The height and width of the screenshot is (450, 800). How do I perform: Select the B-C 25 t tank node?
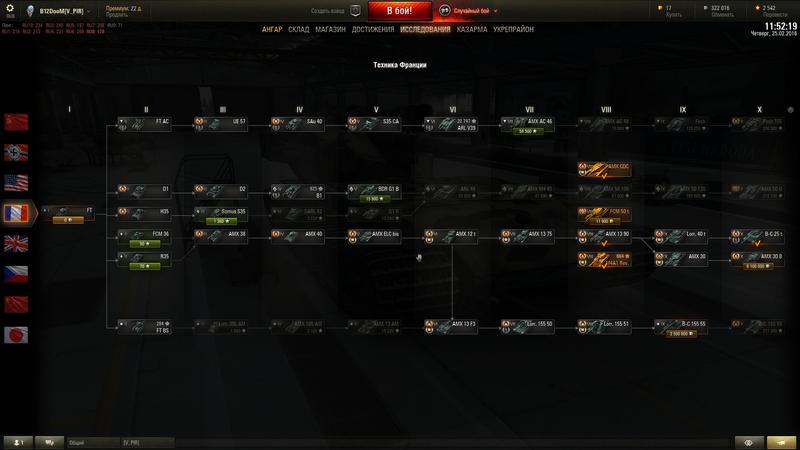click(758, 234)
